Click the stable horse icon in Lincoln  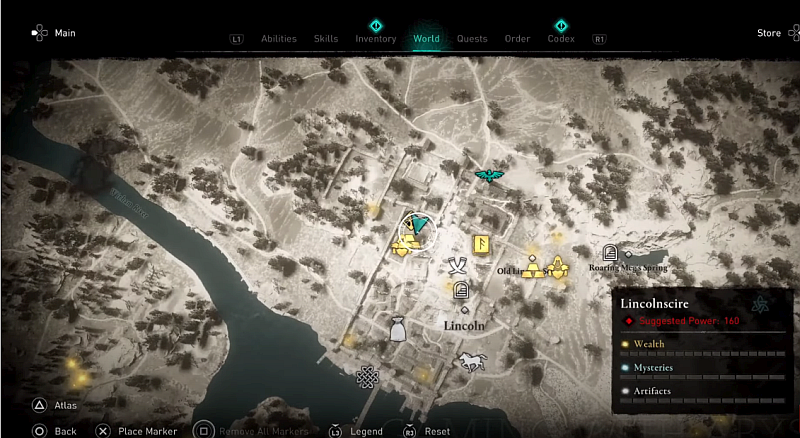(472, 360)
